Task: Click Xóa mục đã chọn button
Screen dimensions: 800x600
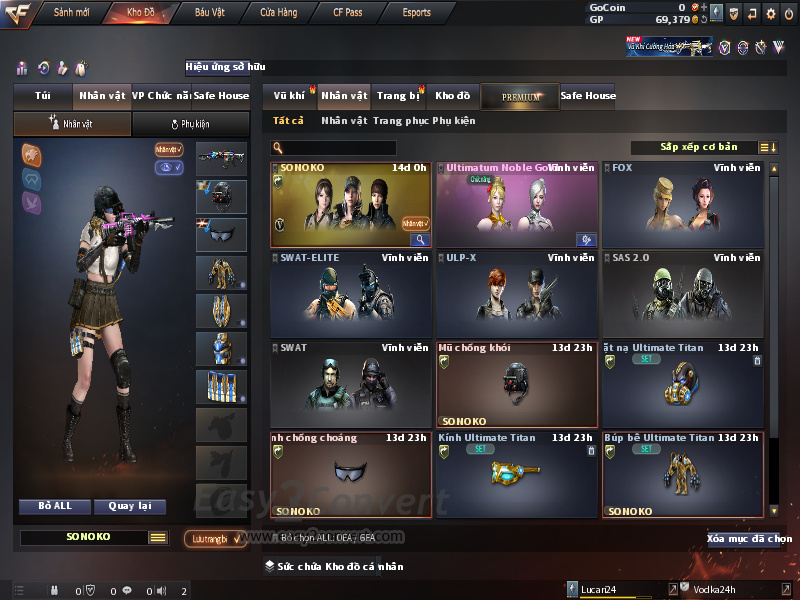Action: pyautogui.click(x=746, y=539)
